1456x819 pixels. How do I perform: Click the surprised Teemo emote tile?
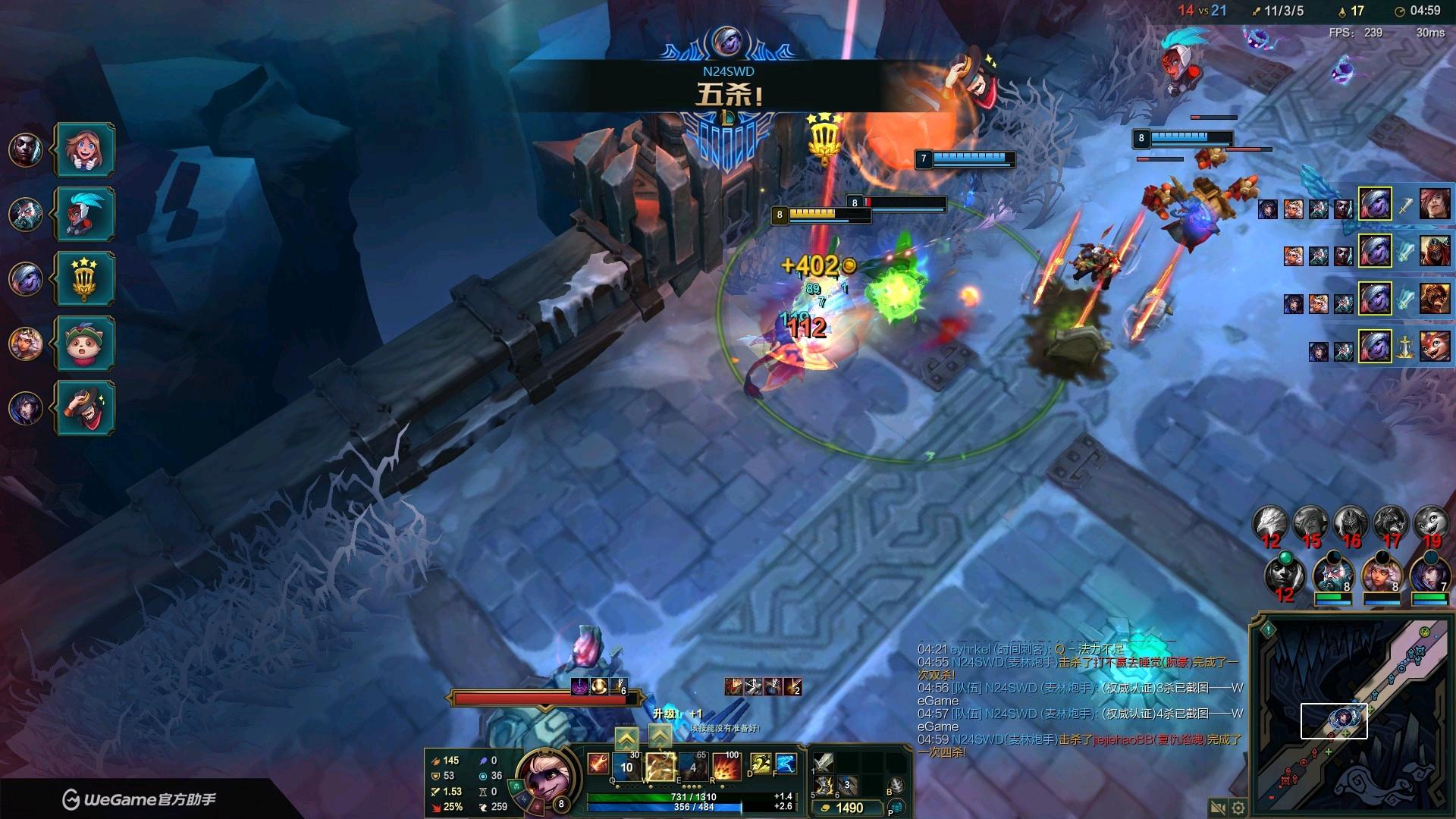point(85,344)
